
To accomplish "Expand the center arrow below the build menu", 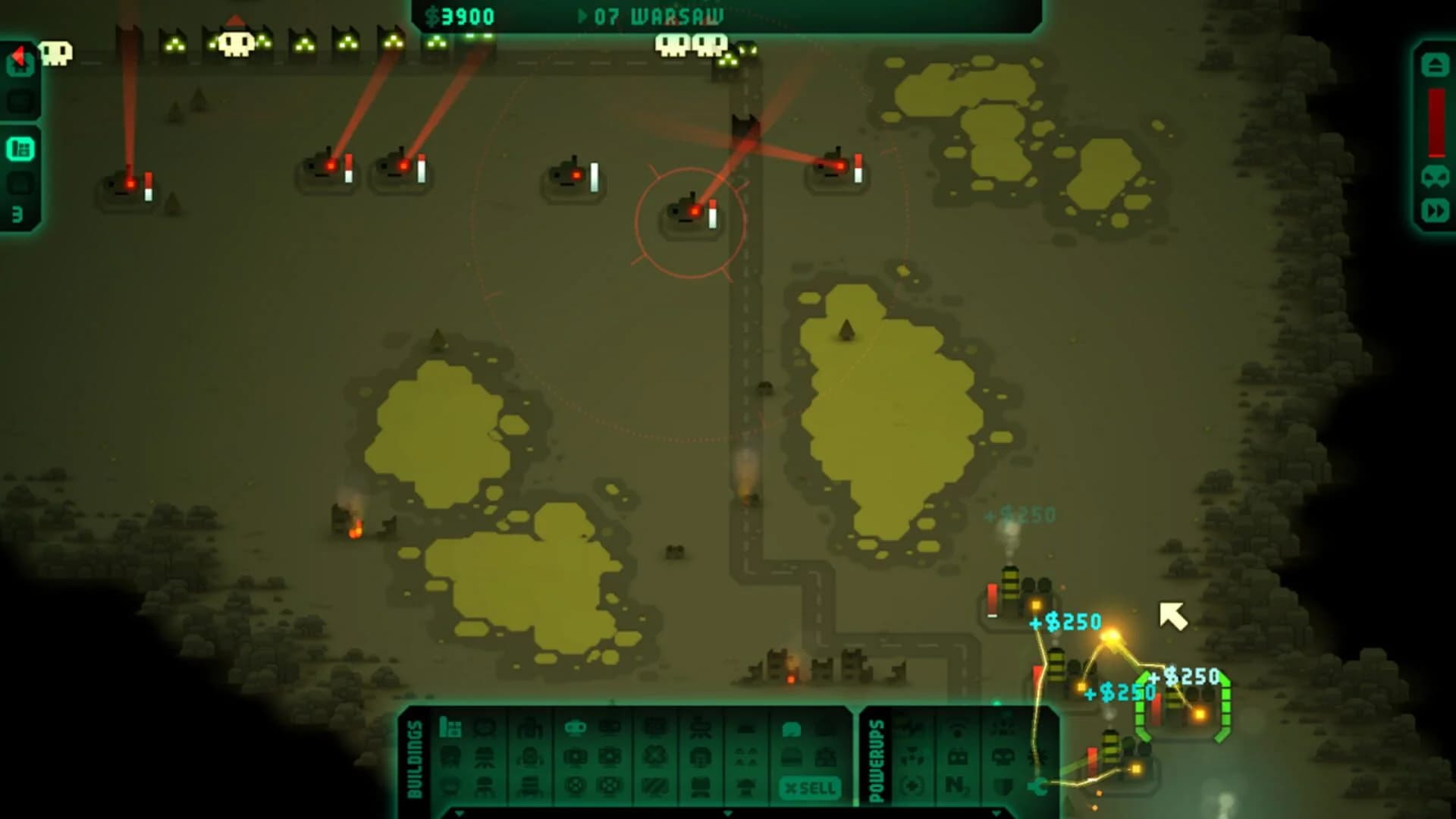I will (728, 814).
